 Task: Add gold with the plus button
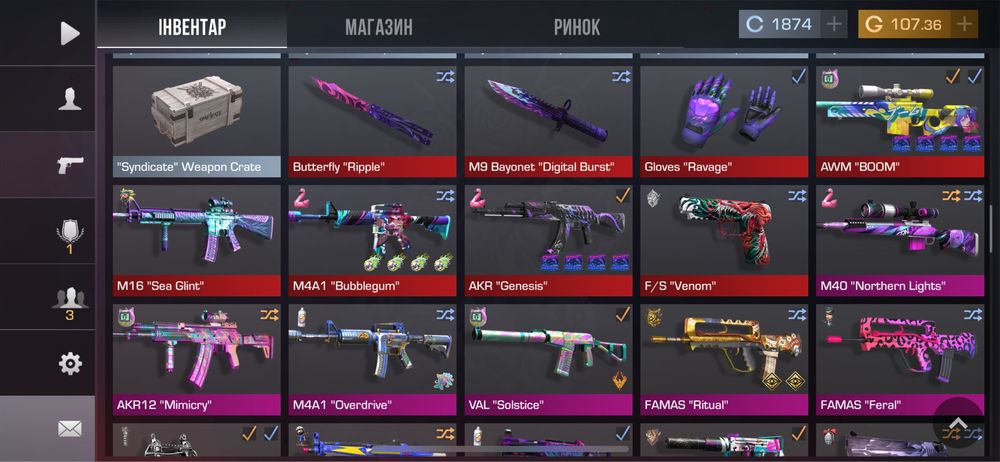pos(964,24)
